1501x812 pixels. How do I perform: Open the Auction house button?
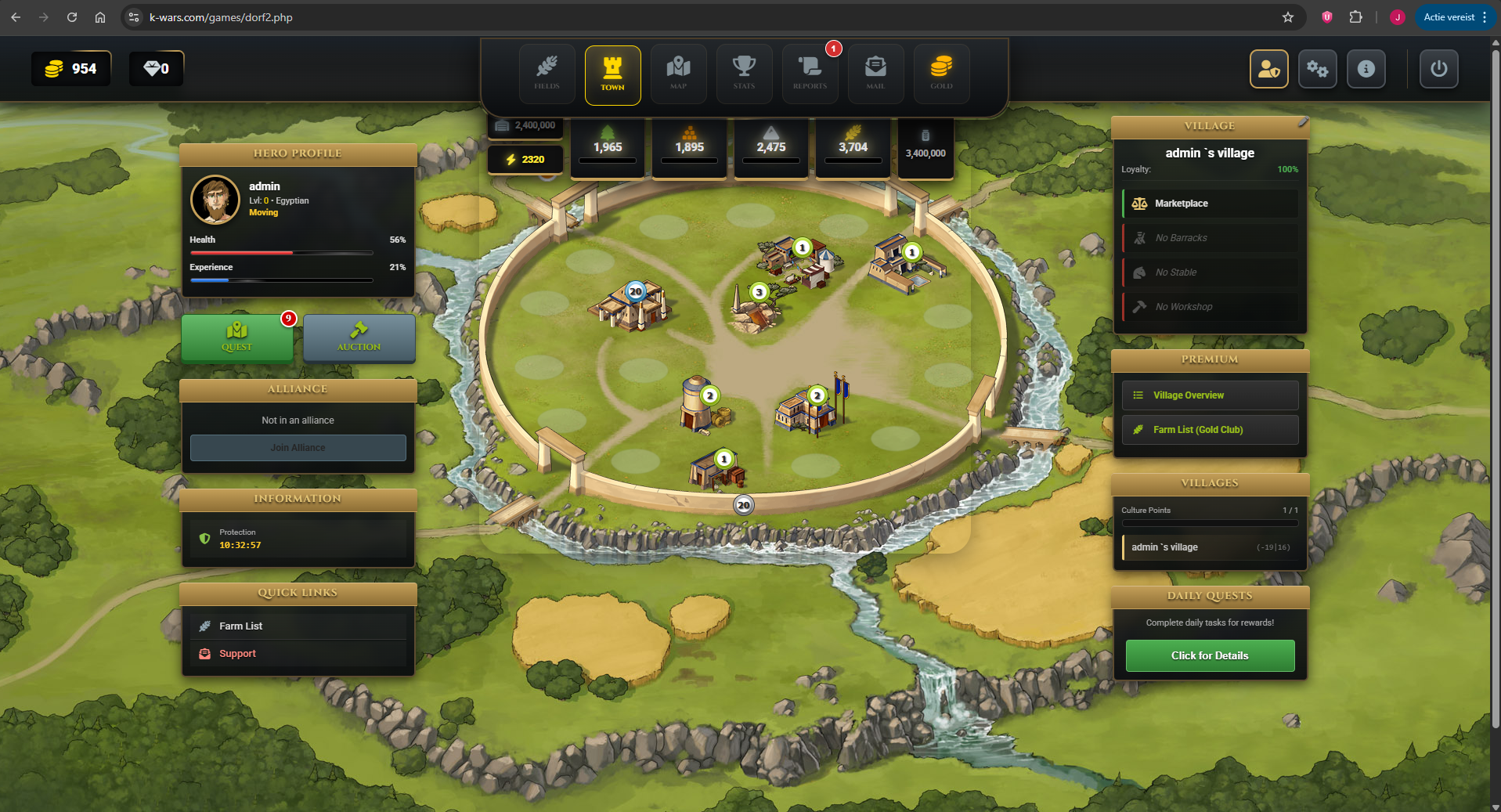pyautogui.click(x=359, y=337)
